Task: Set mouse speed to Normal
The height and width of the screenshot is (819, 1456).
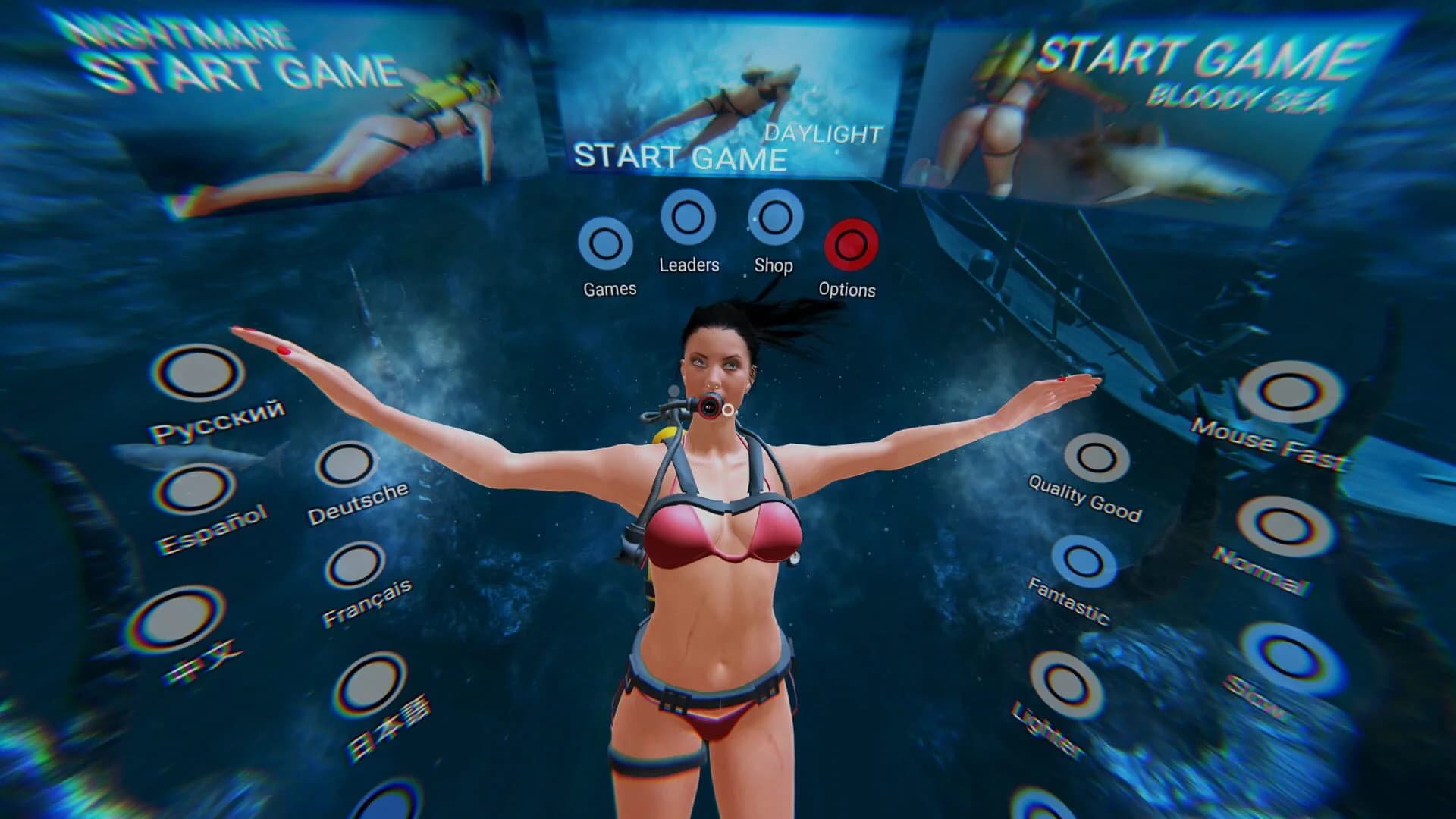Action: pyautogui.click(x=1282, y=522)
